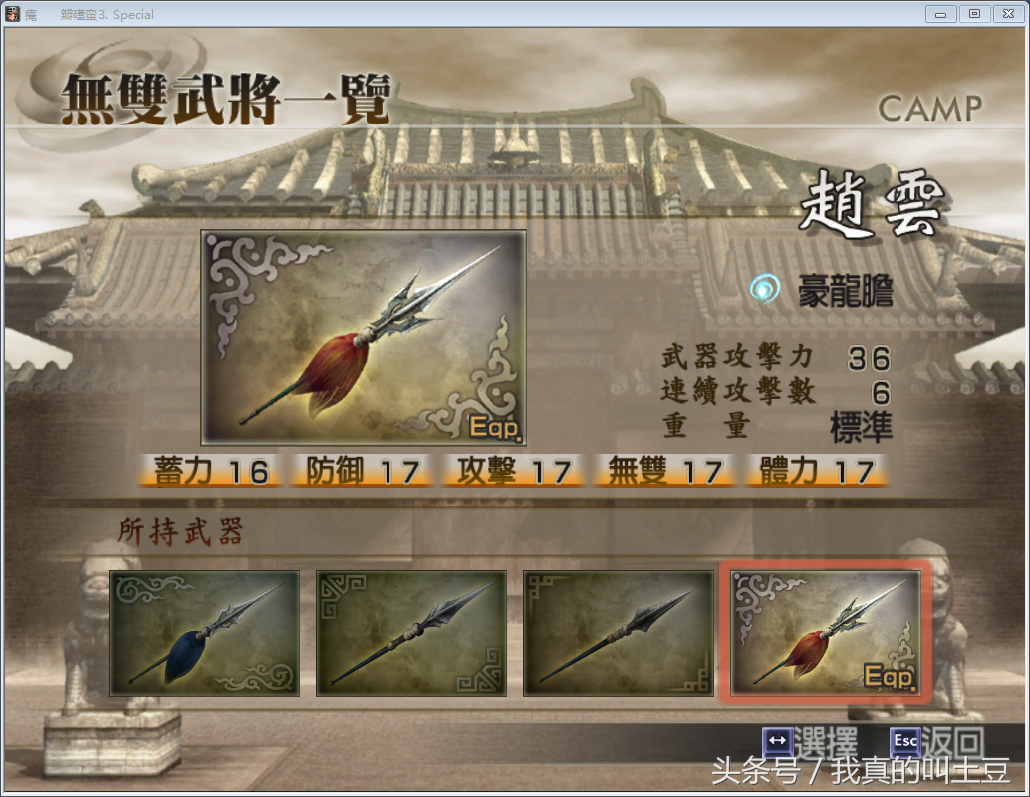The height and width of the screenshot is (797, 1030).
Task: Click the large equipped weapon preview image
Action: (x=363, y=337)
